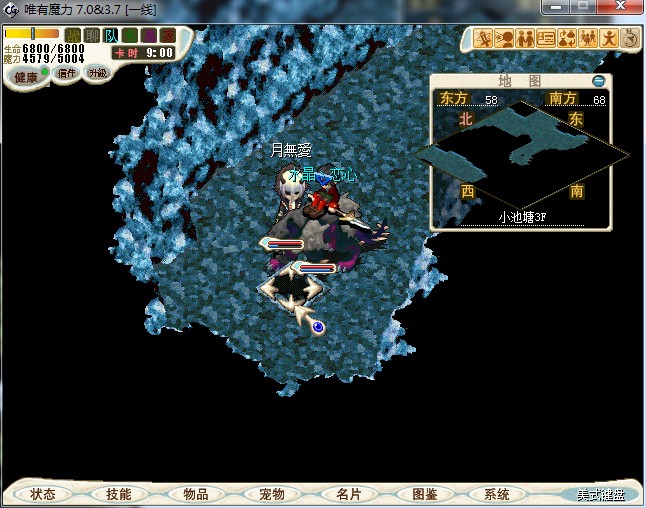Click the 健康 health button
This screenshot has width=646, height=508.
26,77
